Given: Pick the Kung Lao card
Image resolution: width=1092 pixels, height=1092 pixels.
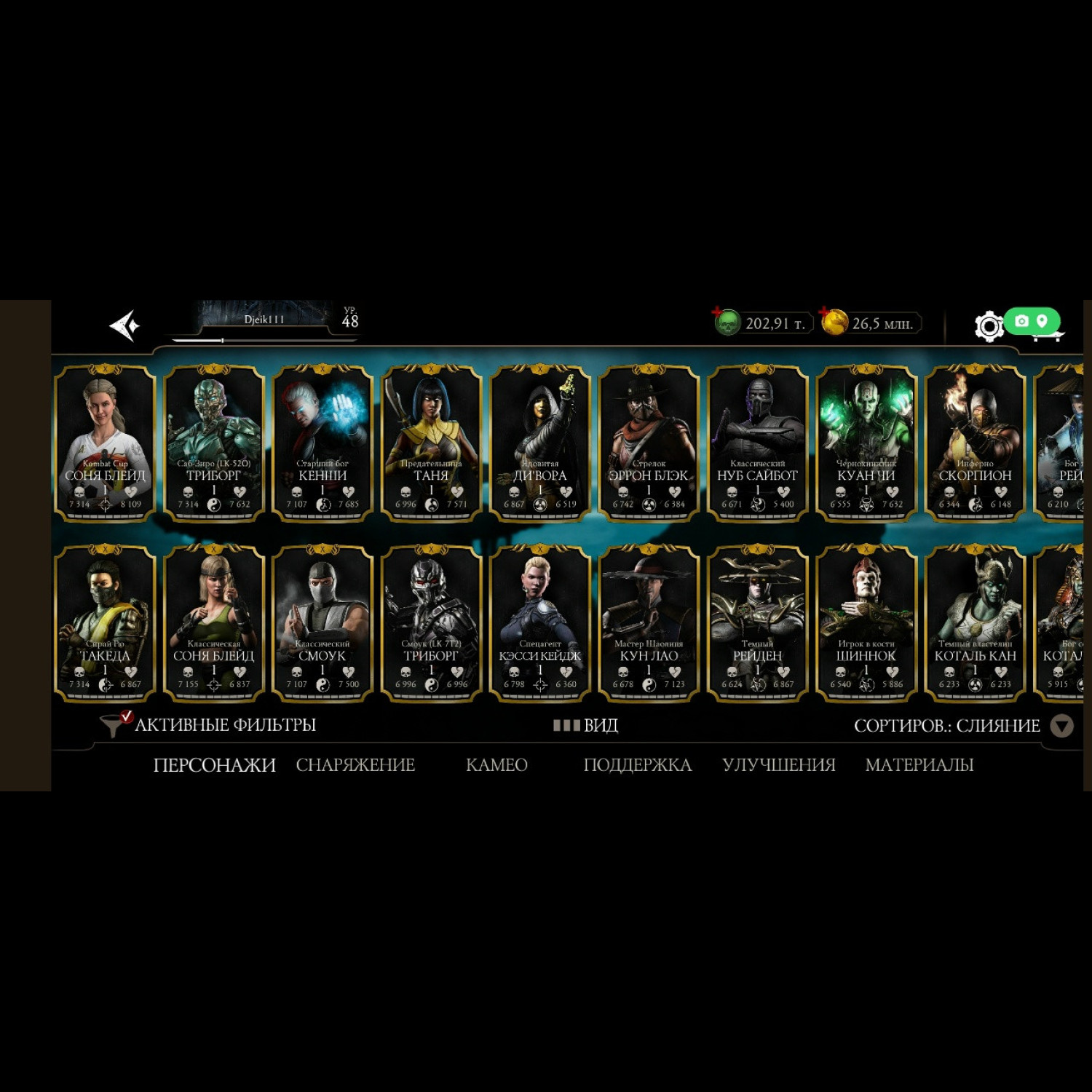Looking at the screenshot, I should click(x=649, y=623).
